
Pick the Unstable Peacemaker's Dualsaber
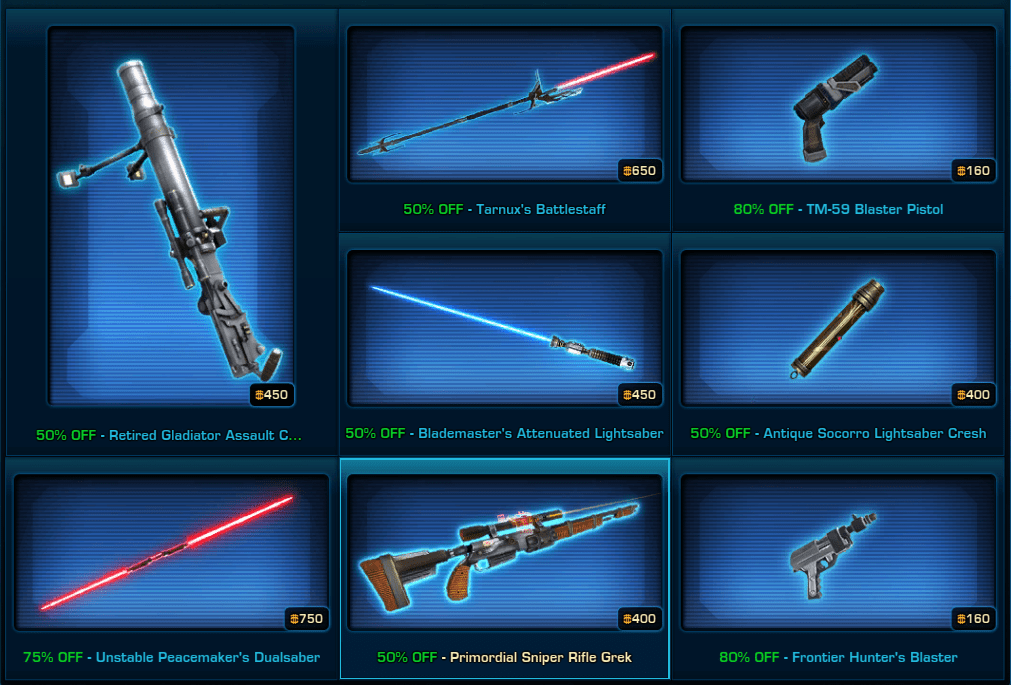[171, 553]
